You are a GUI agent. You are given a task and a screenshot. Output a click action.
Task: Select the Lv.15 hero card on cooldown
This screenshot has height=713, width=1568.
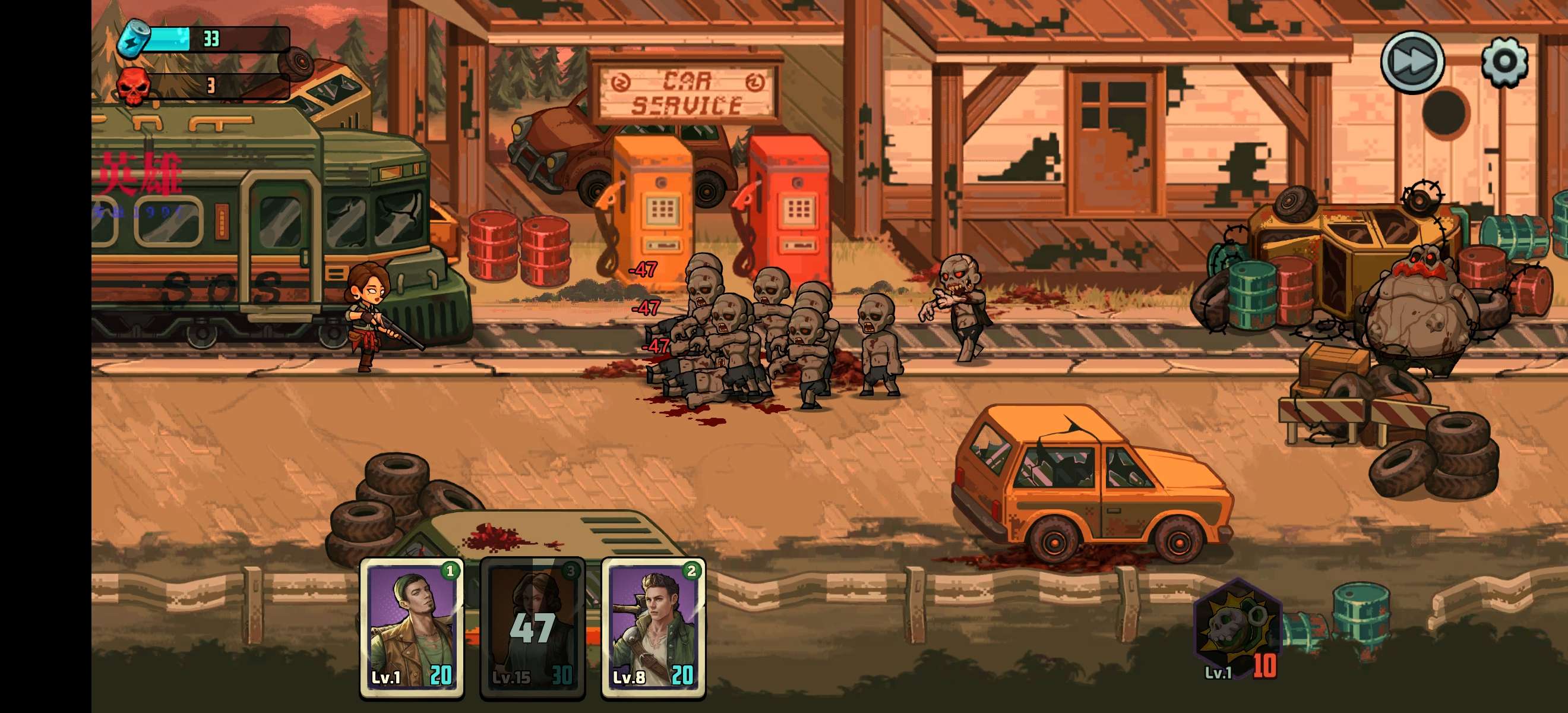[x=533, y=627]
